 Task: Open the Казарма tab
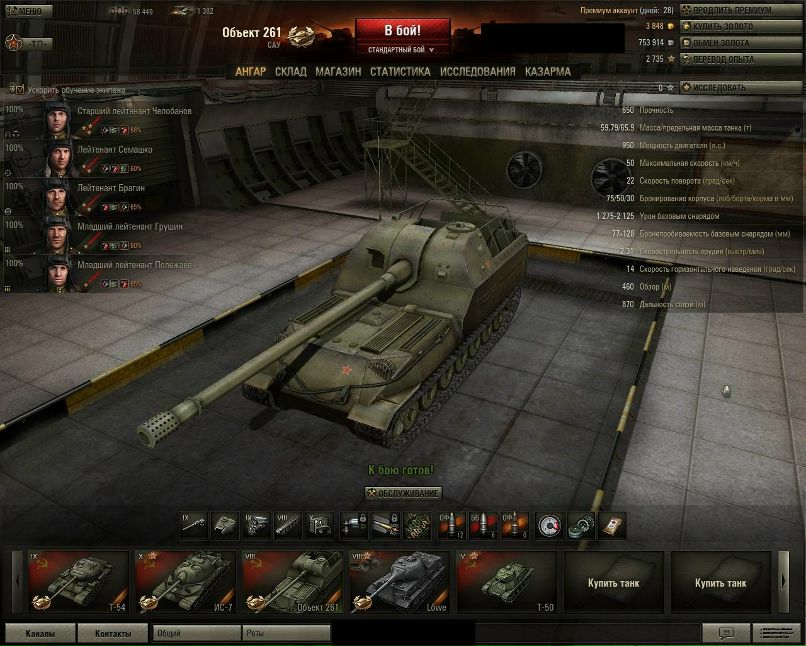point(548,72)
